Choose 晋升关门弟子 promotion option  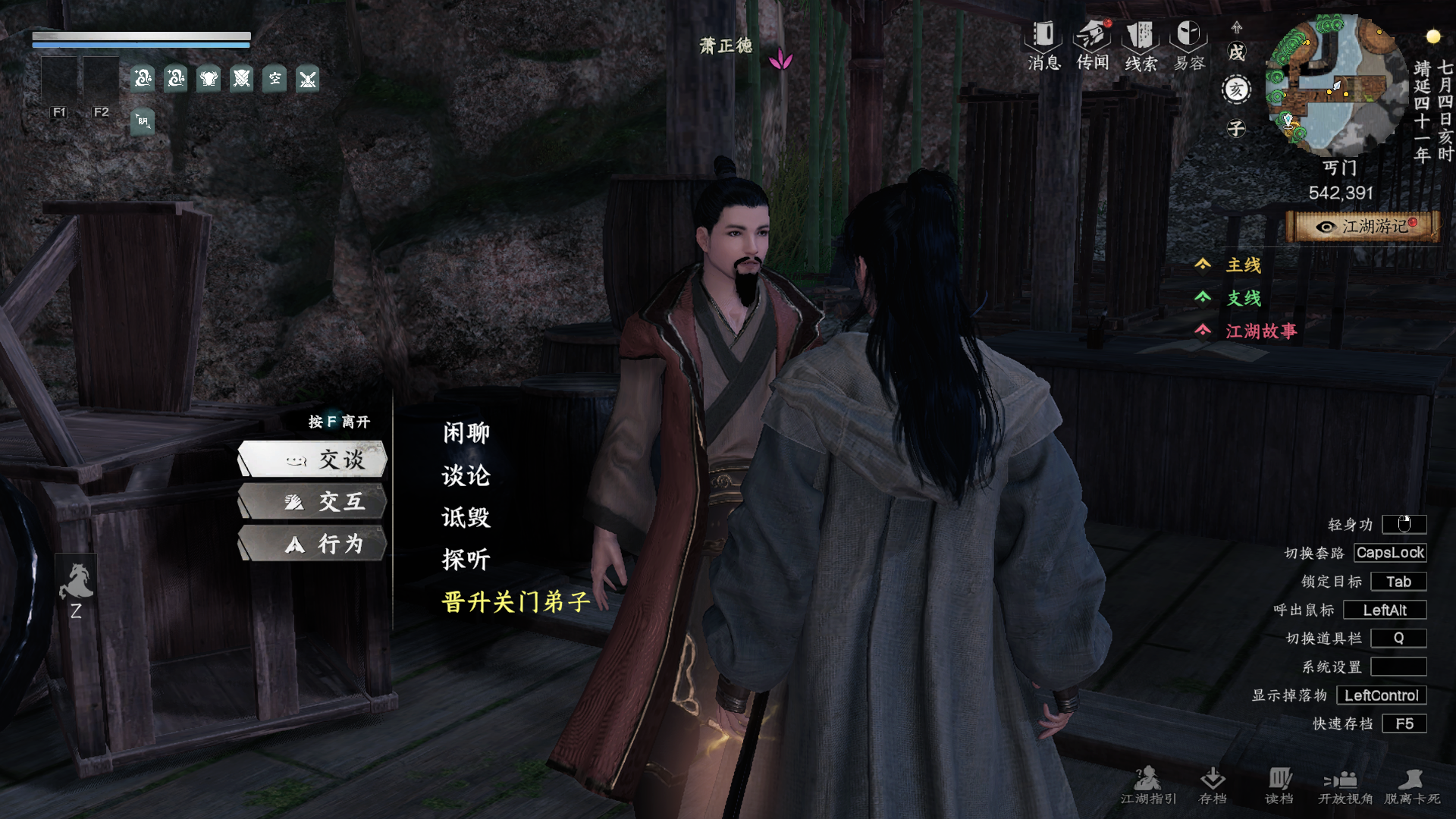[x=516, y=602]
